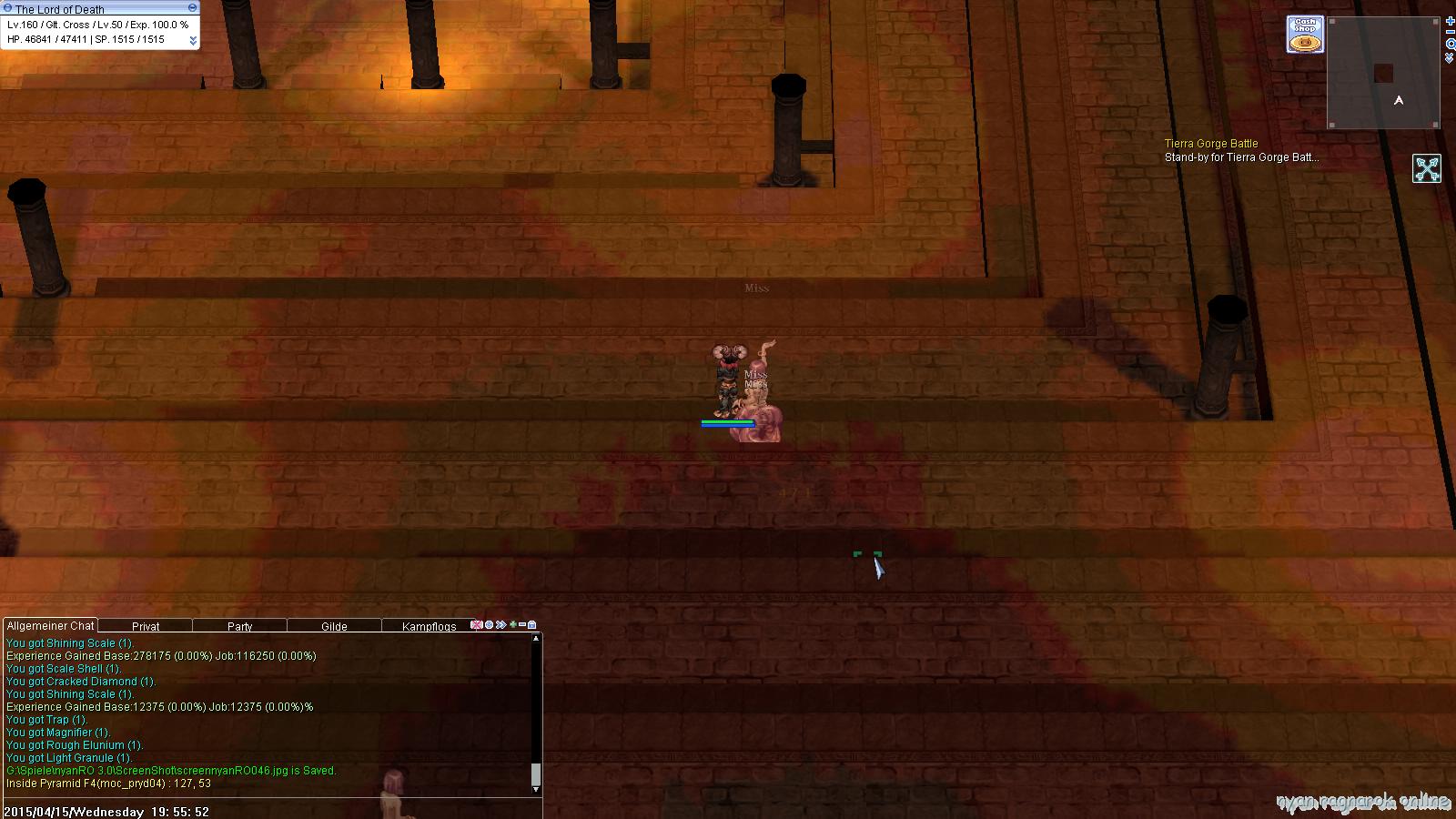Screen dimensions: 1456x819
Task: Expand the status window with double arrows
Action: pos(192,40)
